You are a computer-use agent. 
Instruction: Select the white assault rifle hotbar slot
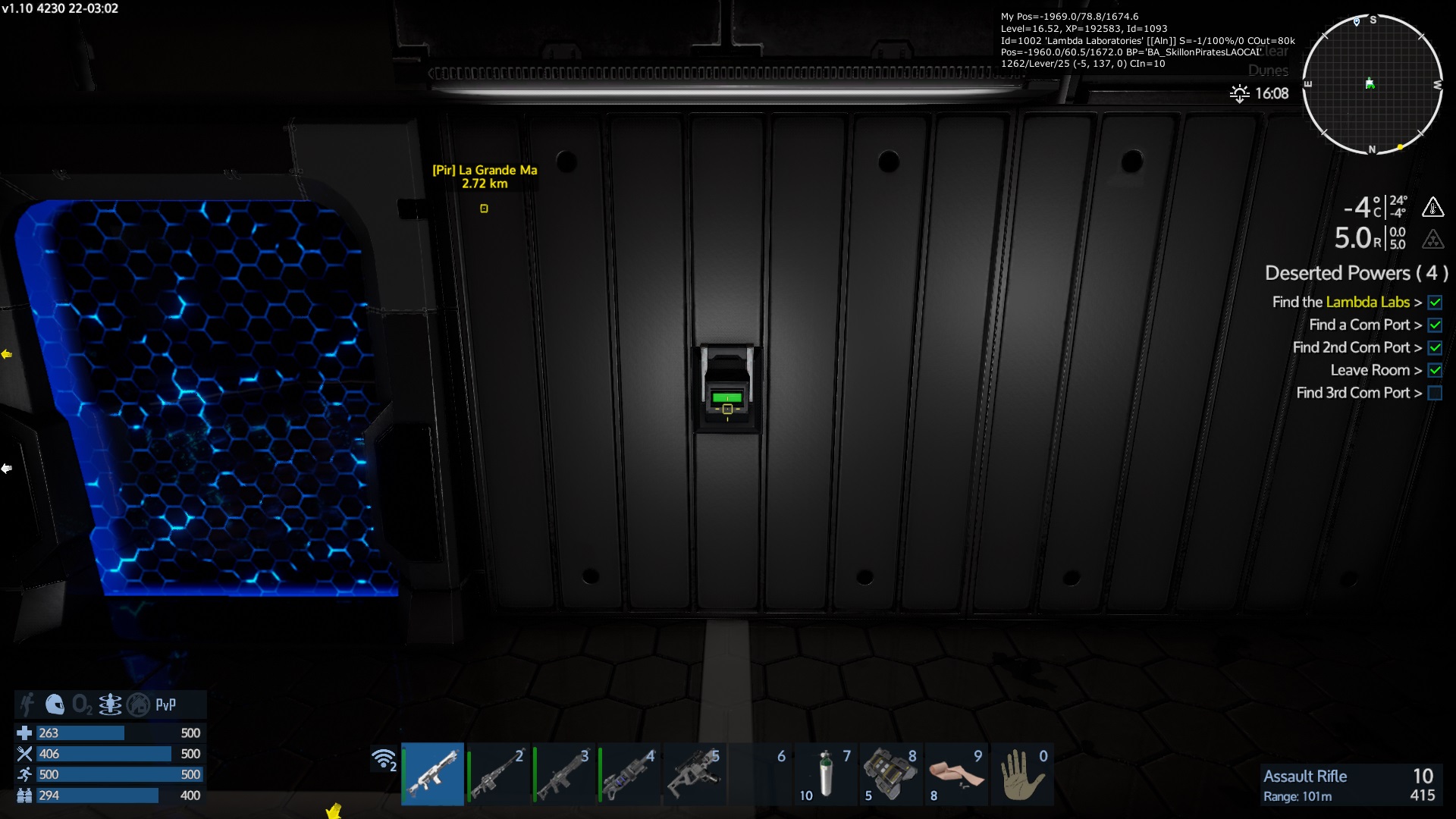click(x=432, y=773)
